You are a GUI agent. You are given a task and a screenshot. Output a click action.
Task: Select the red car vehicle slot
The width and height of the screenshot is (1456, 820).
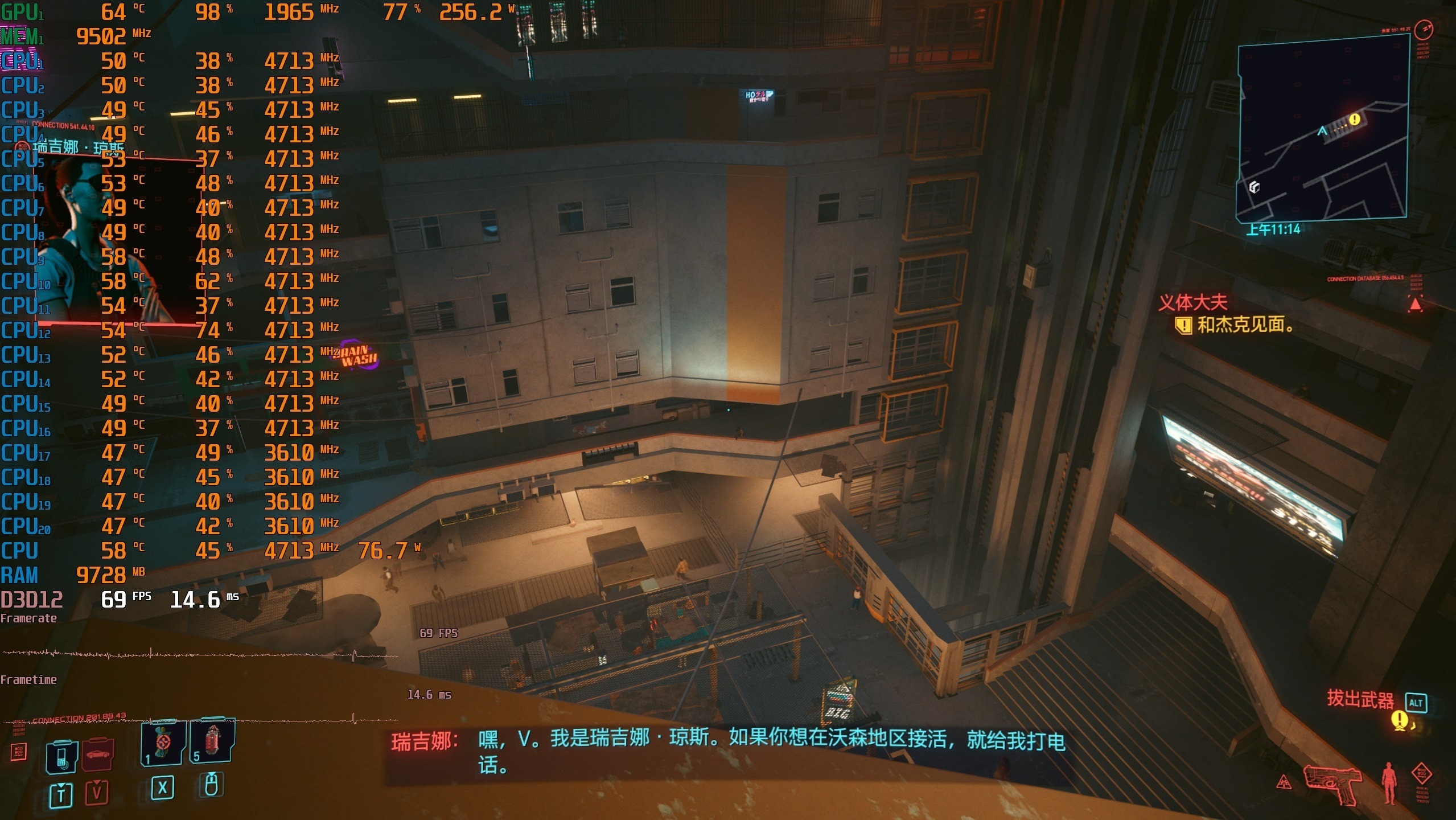(x=98, y=755)
